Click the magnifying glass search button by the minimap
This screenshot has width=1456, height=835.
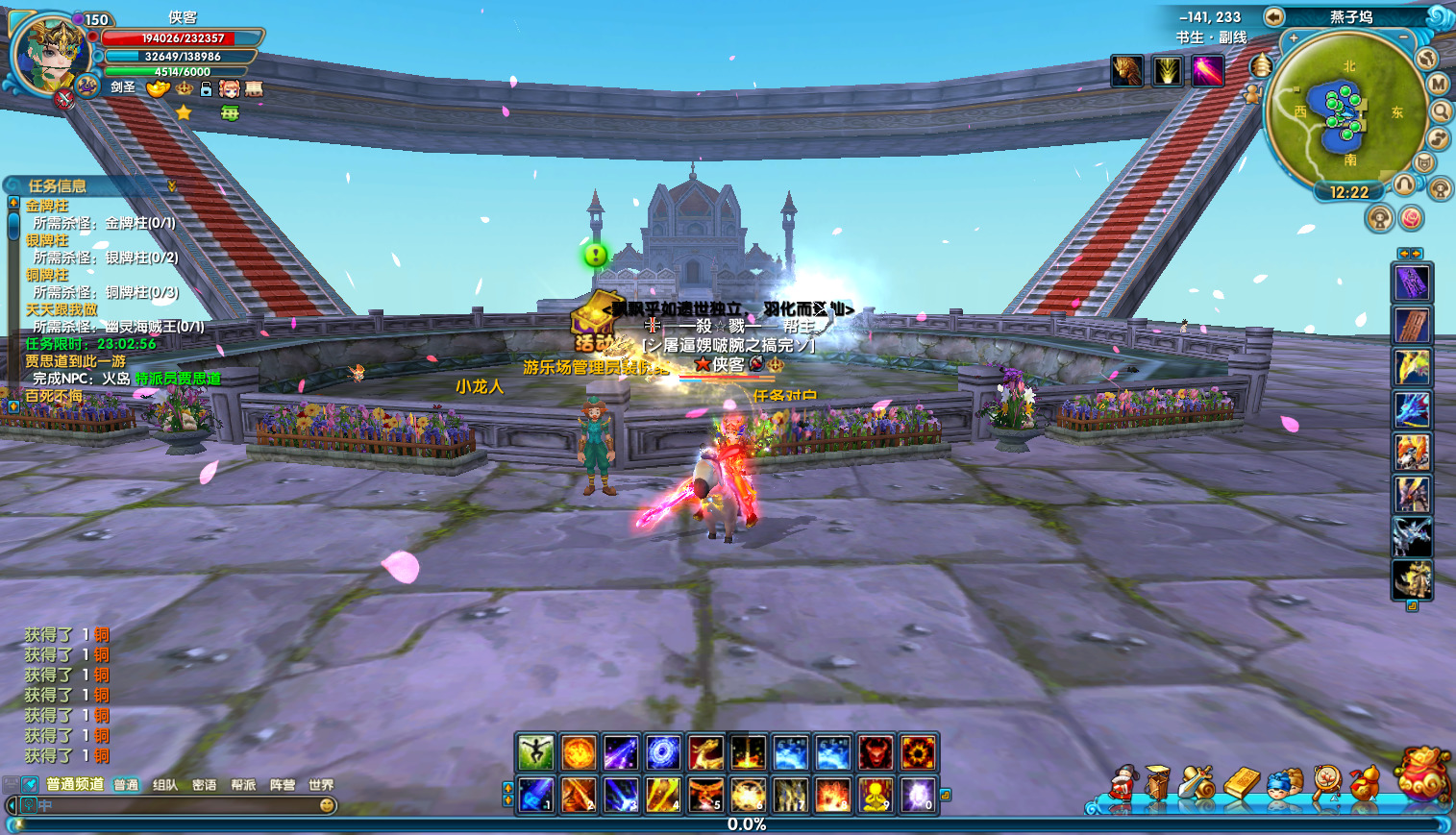pyautogui.click(x=1441, y=111)
